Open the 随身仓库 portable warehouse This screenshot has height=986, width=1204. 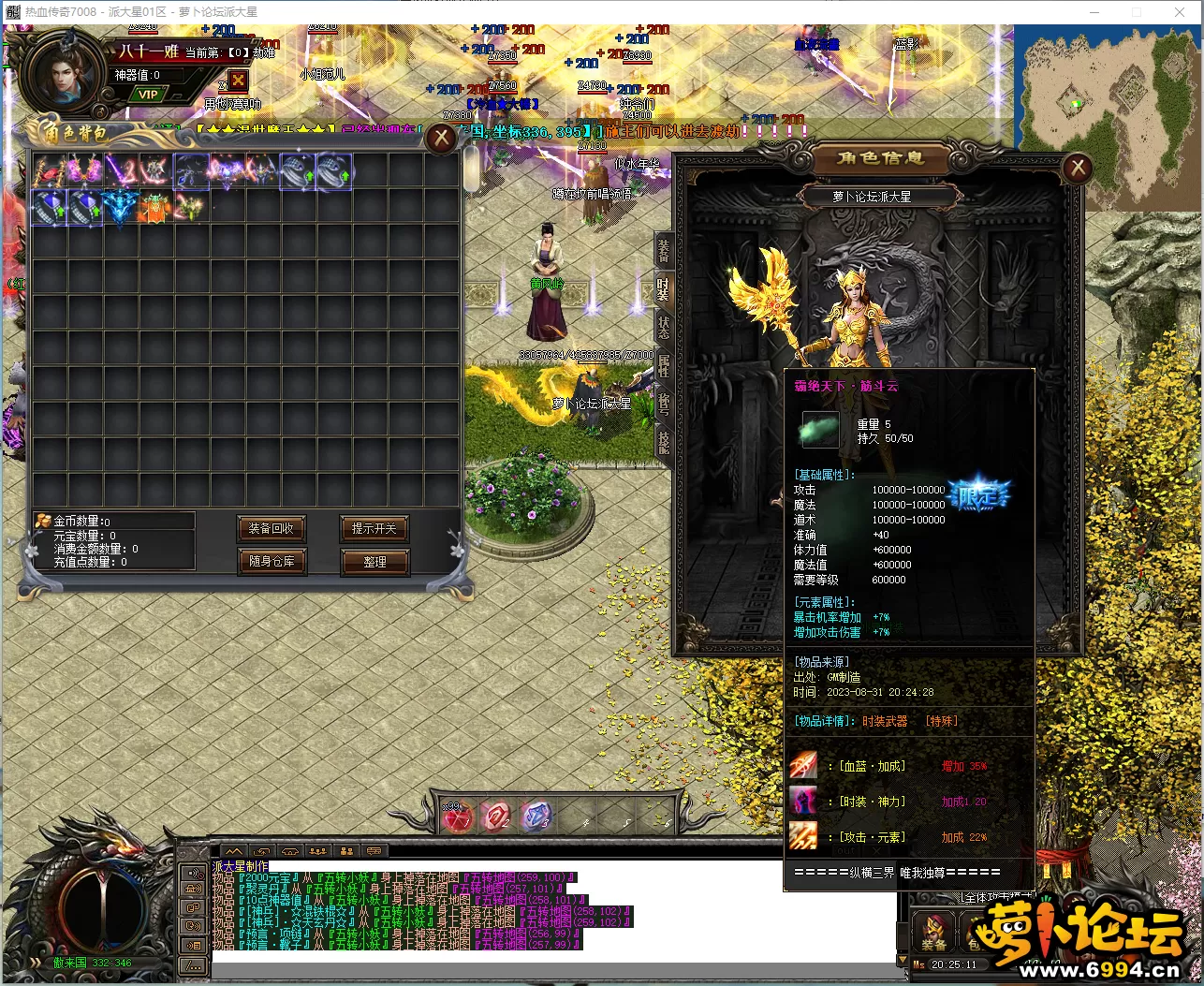pyautogui.click(x=272, y=562)
